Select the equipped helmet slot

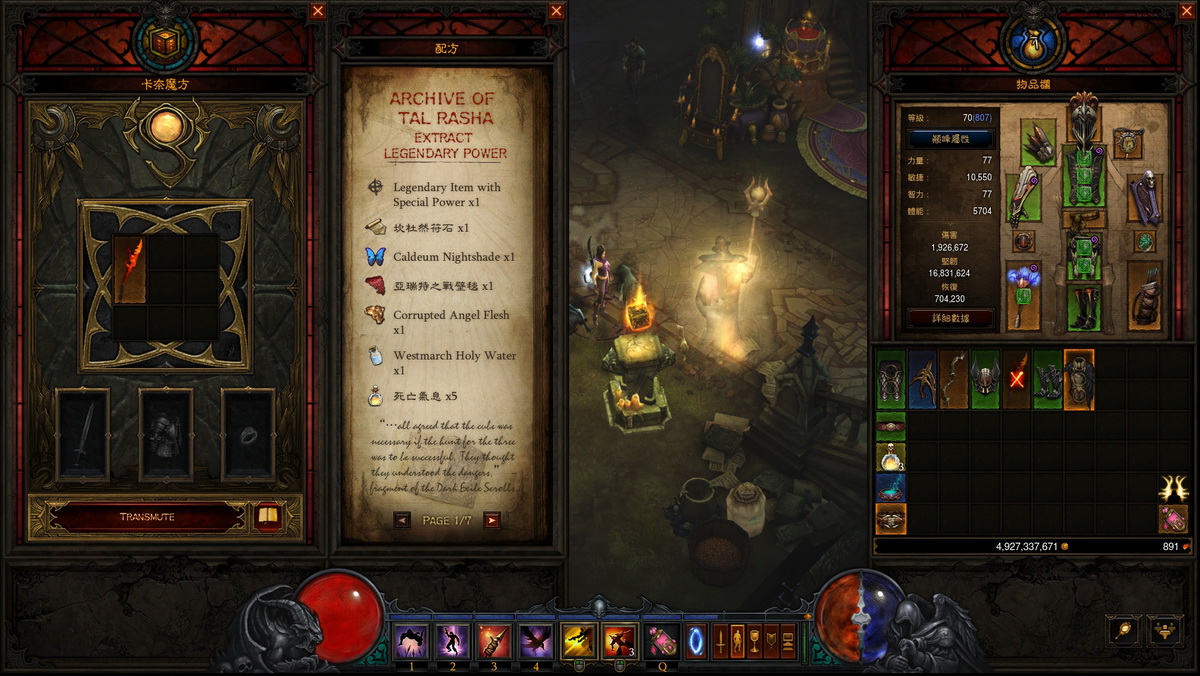click(x=1082, y=117)
